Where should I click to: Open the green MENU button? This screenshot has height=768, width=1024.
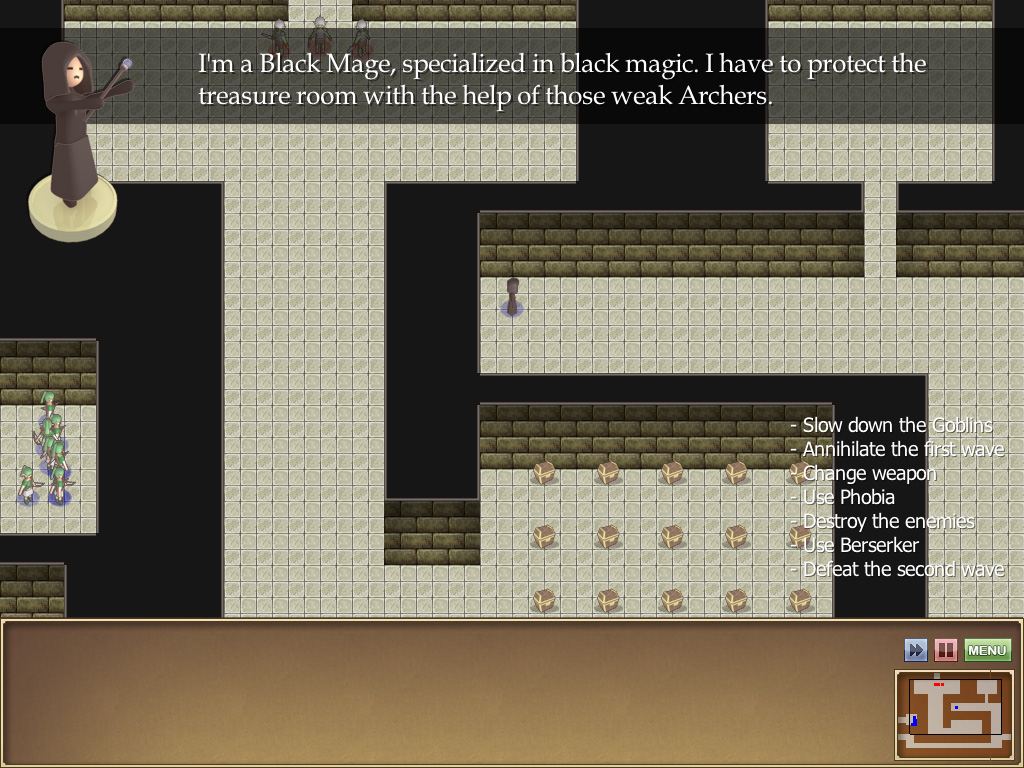[987, 651]
